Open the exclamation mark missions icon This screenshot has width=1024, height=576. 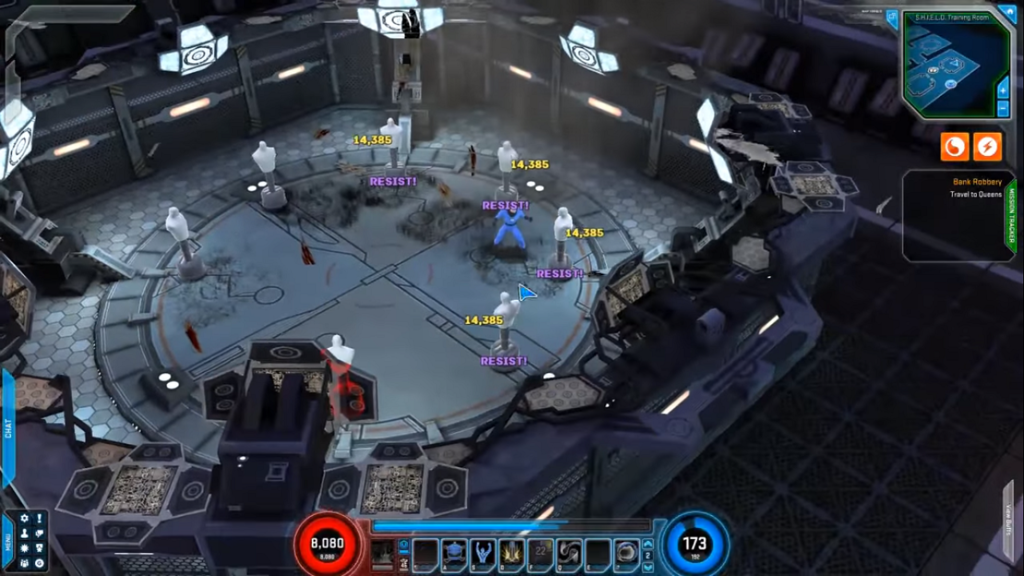coord(39,519)
